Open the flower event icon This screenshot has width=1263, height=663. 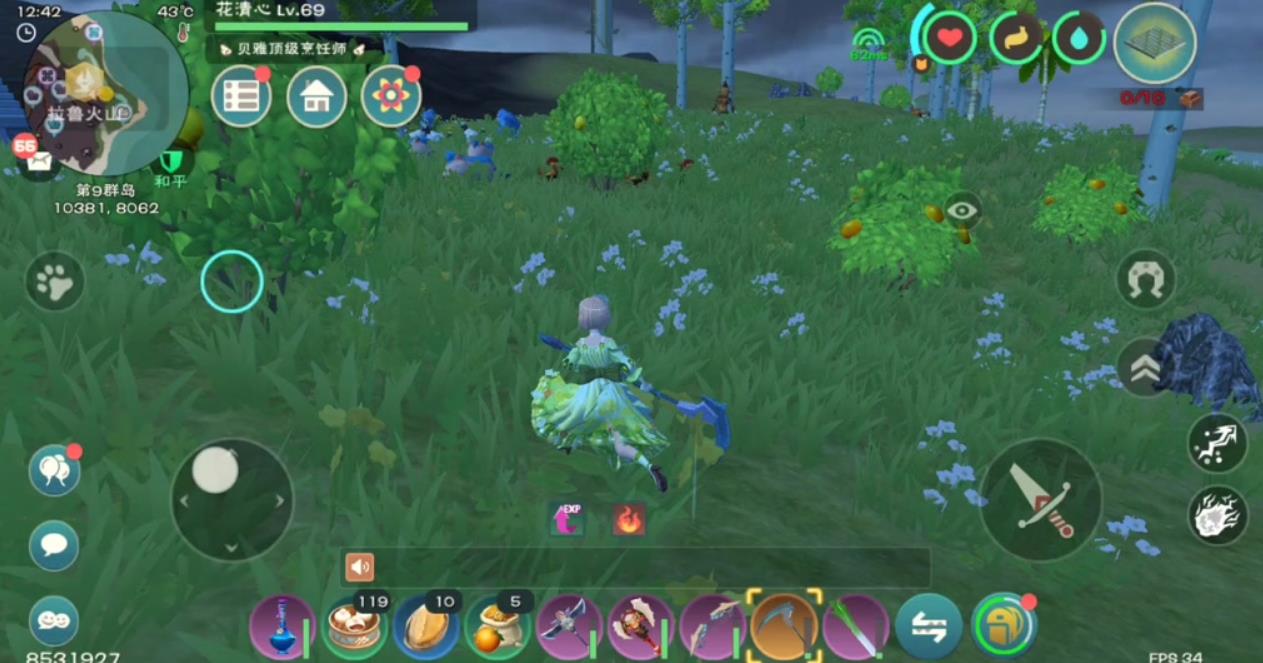coord(391,96)
